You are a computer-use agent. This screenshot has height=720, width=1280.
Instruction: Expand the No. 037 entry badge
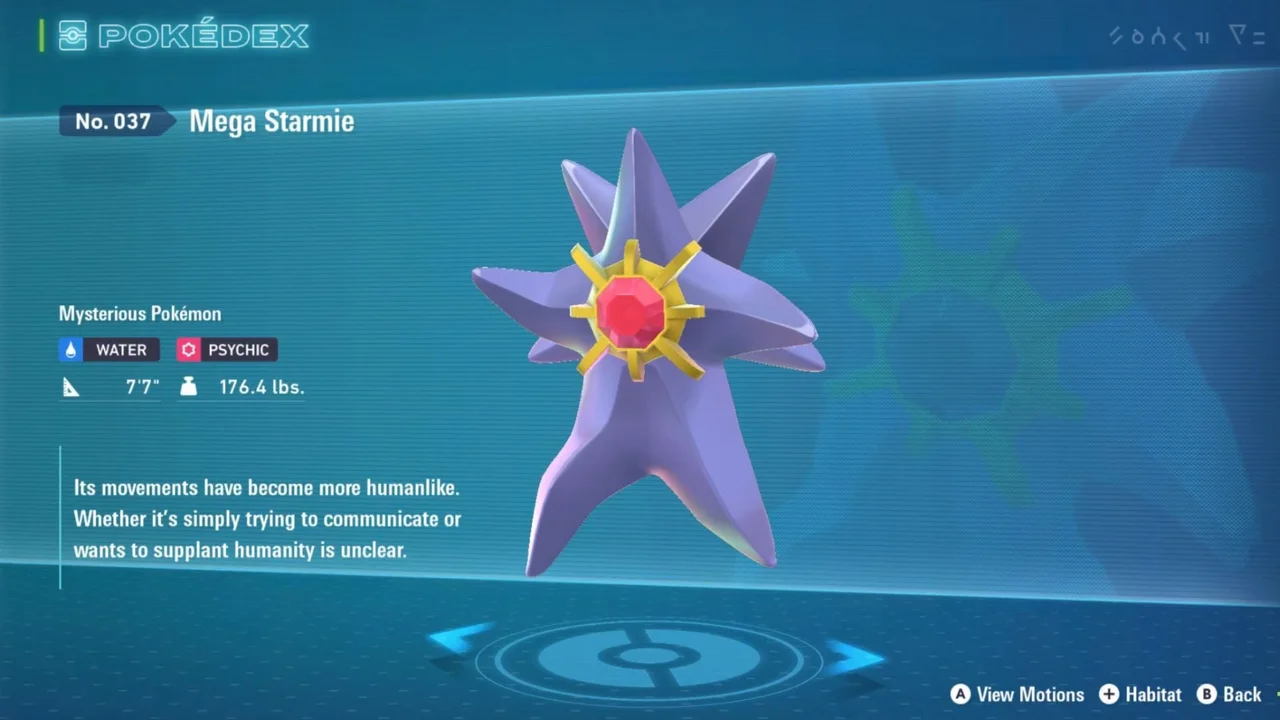(x=112, y=121)
